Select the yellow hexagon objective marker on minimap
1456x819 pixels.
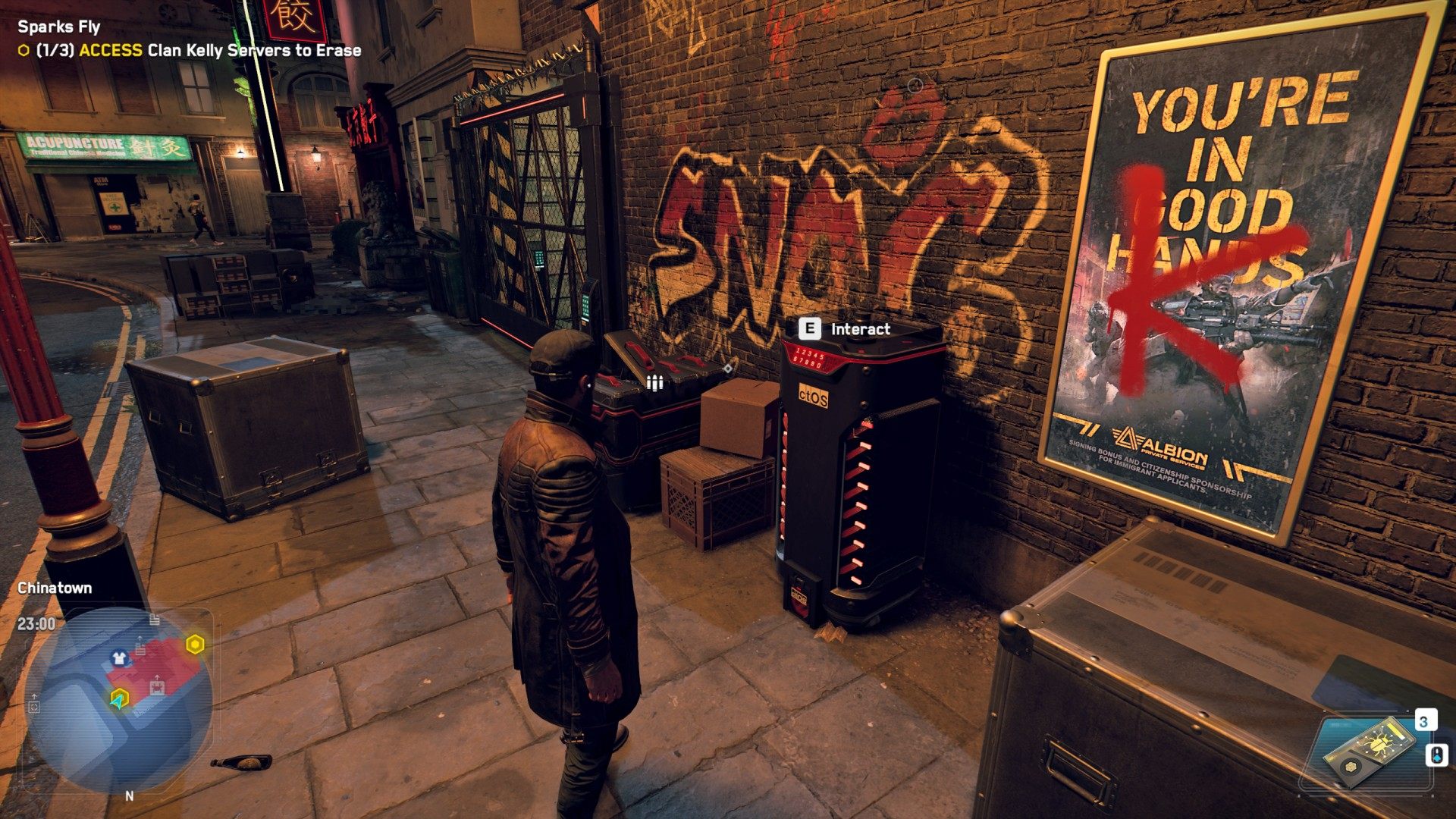(195, 645)
